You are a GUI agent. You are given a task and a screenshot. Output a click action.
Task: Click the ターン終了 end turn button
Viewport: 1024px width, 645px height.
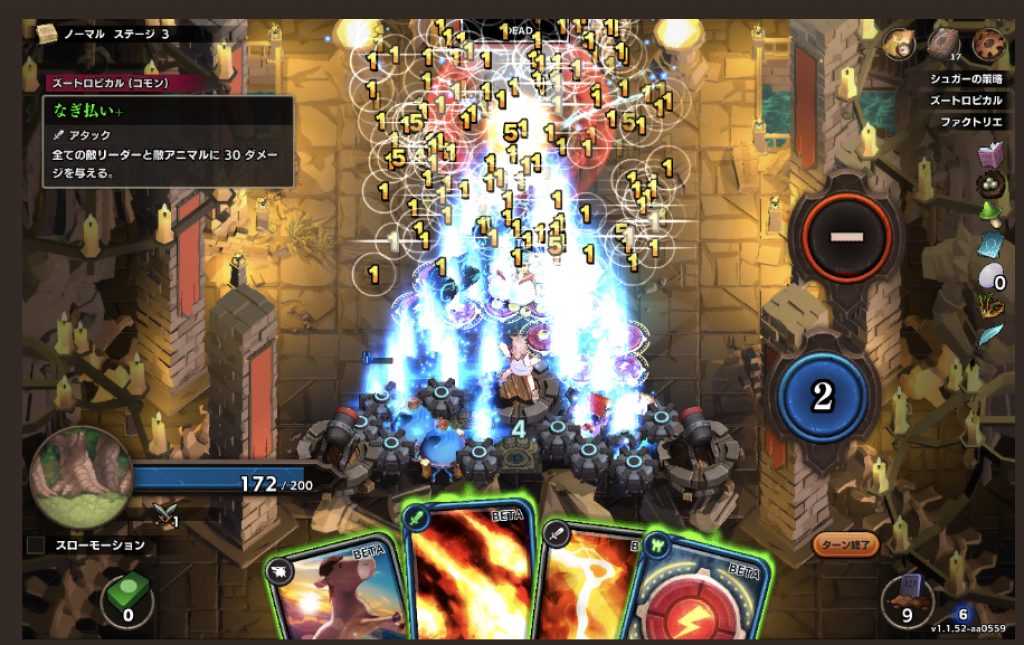(846, 545)
